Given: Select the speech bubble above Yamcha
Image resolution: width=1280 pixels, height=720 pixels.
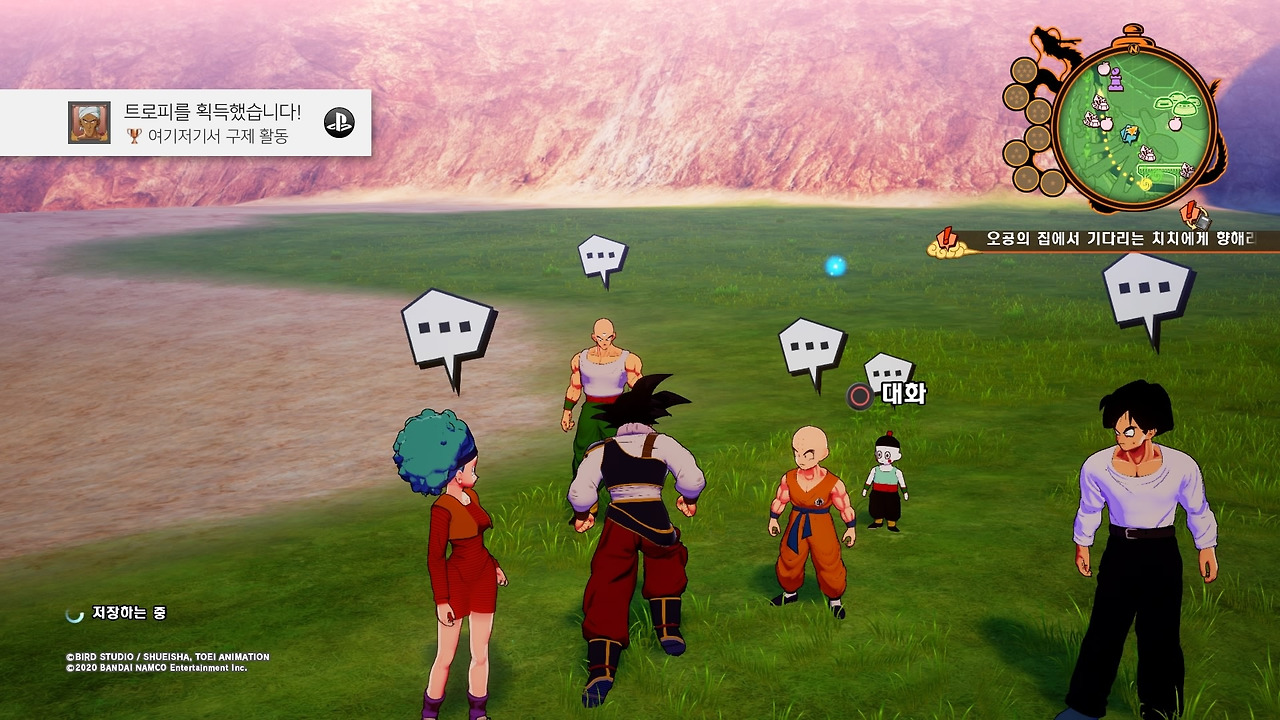Looking at the screenshot, I should 1148,290.
